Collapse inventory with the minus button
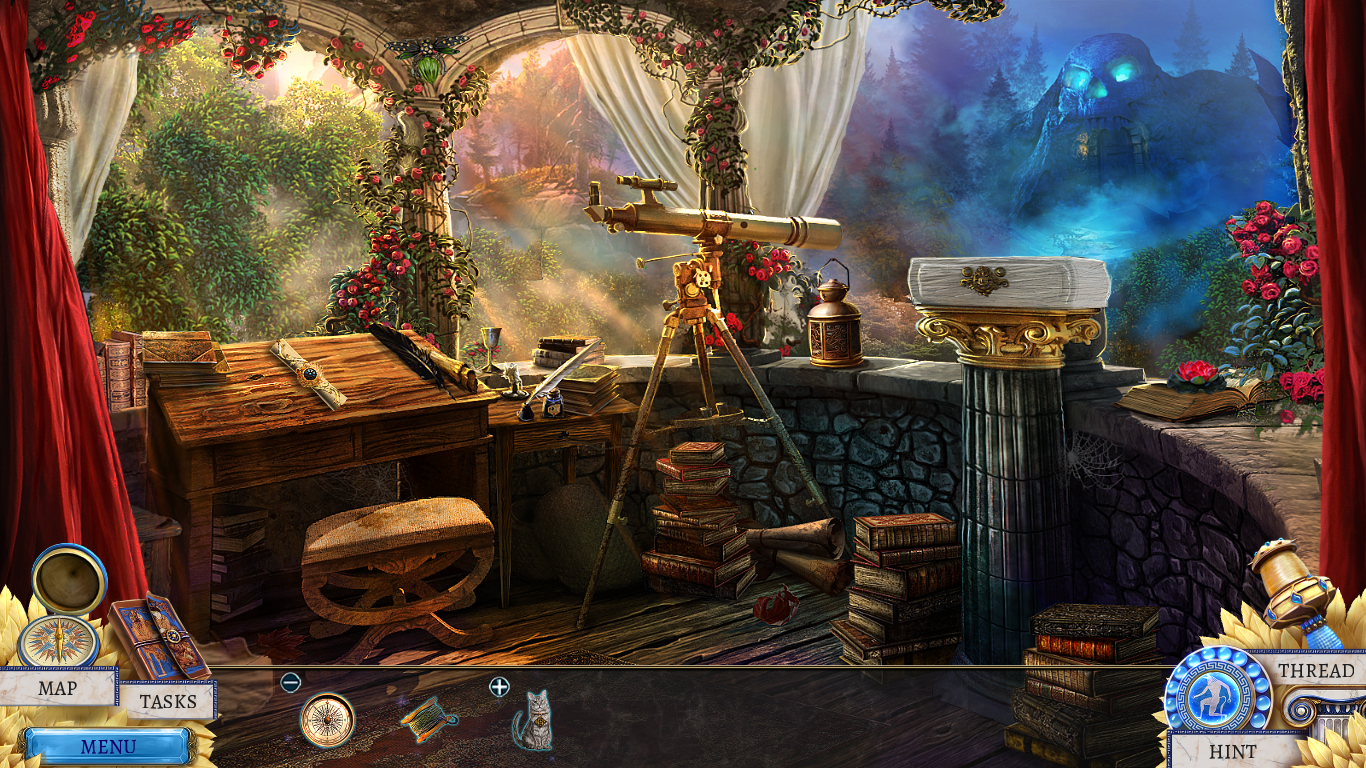The width and height of the screenshot is (1366, 768). [291, 683]
